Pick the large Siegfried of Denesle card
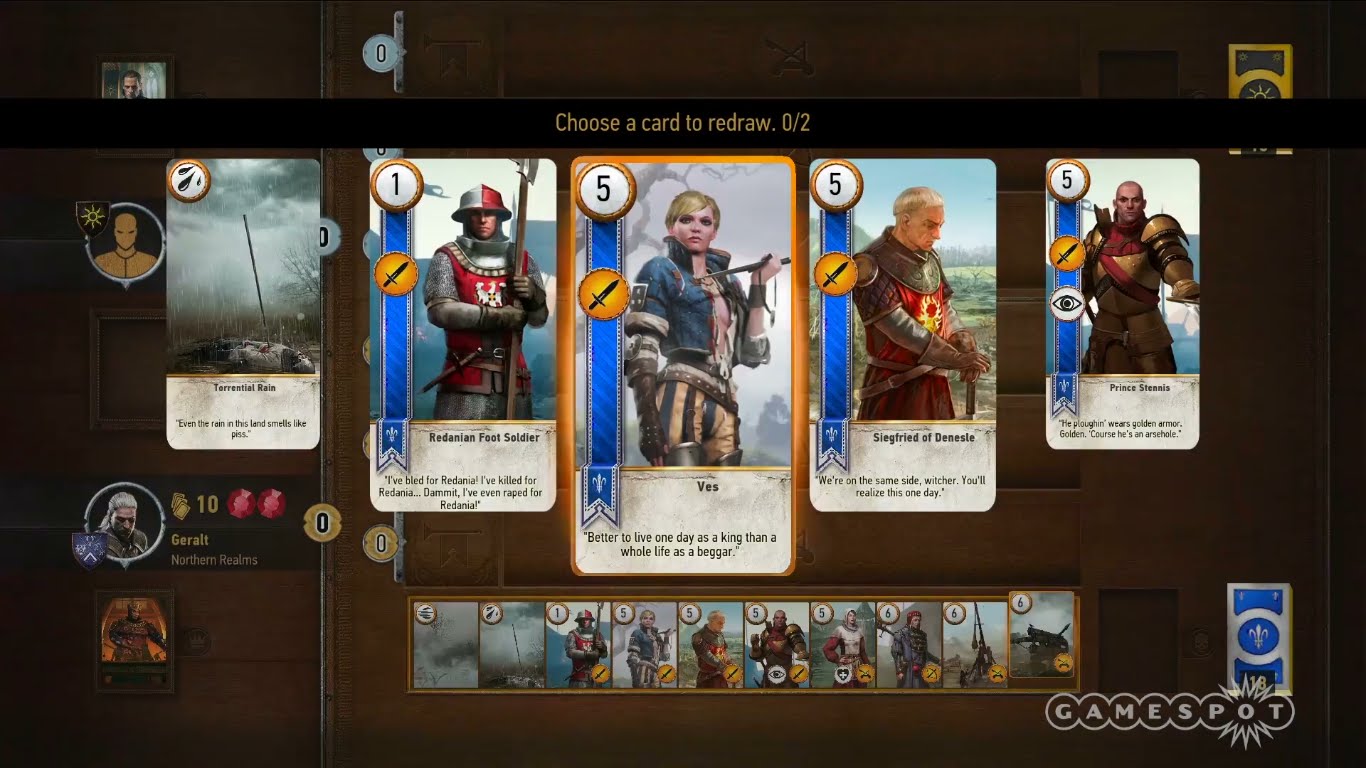1366x768 pixels. (902, 335)
